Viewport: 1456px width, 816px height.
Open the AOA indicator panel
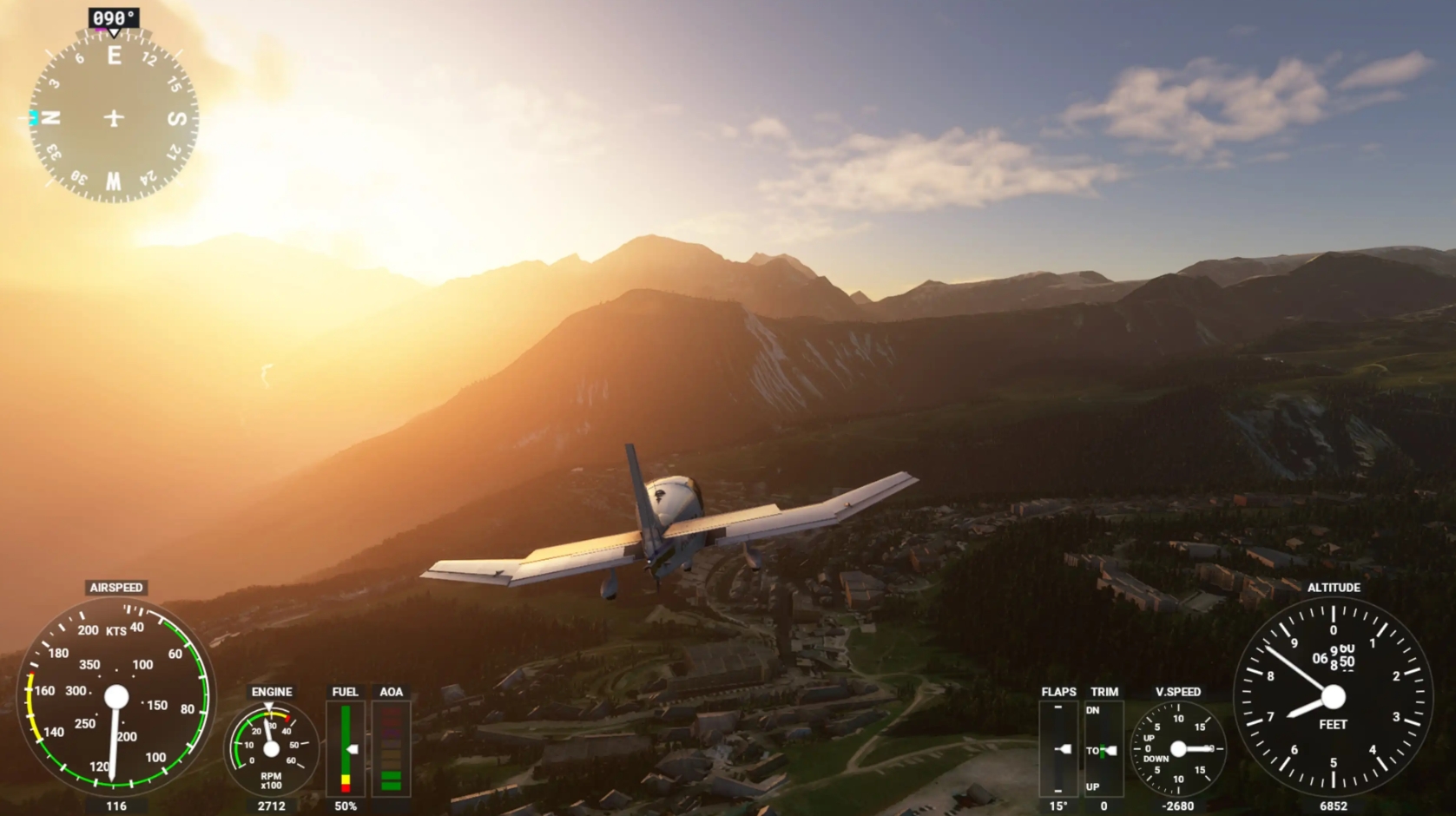[x=391, y=747]
